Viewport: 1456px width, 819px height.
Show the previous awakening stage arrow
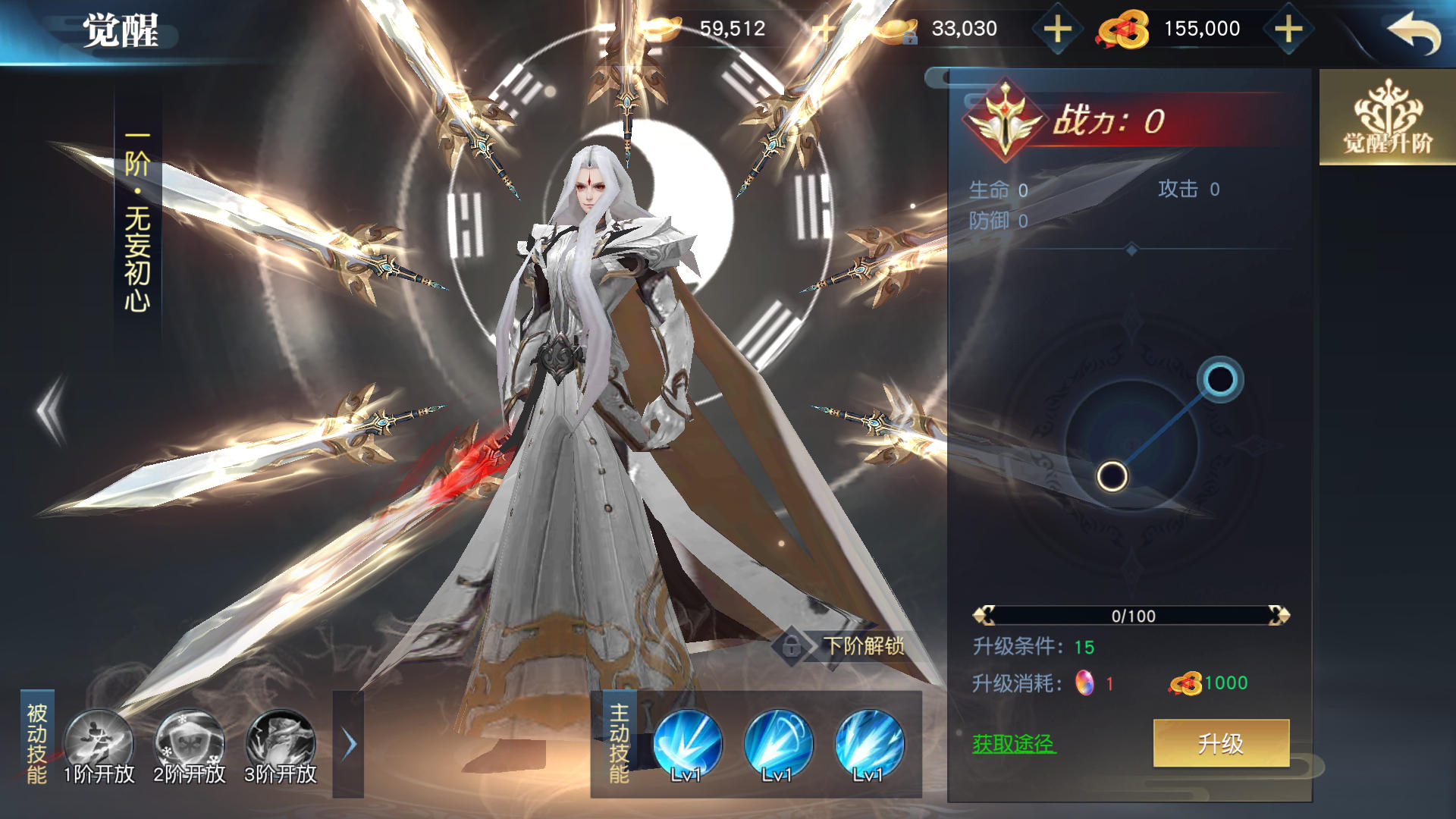coord(52,410)
